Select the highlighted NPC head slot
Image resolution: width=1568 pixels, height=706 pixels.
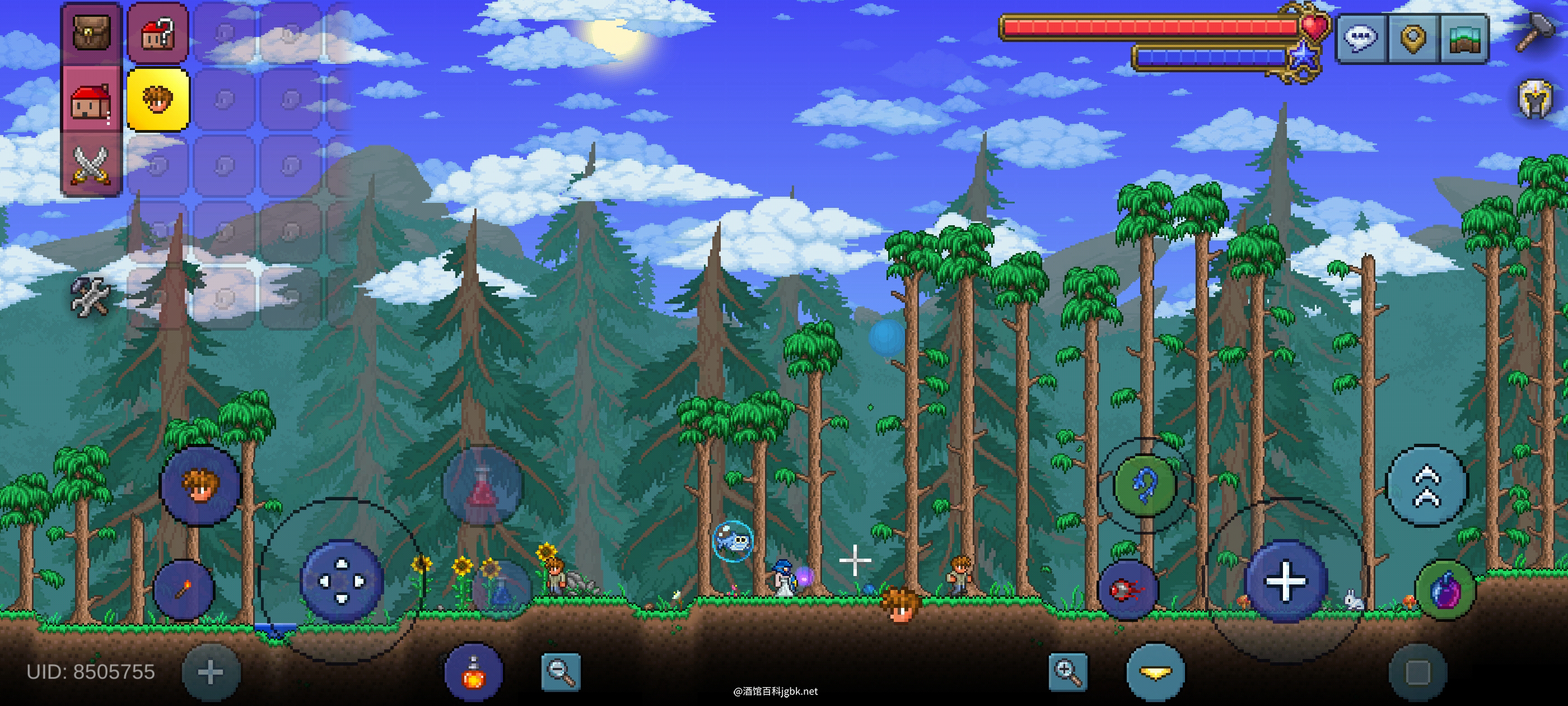(158, 99)
